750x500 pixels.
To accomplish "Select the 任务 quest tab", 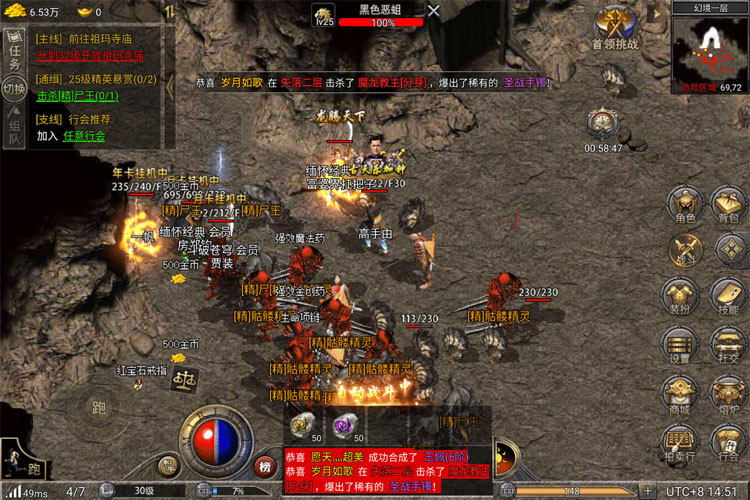I will (x=14, y=52).
